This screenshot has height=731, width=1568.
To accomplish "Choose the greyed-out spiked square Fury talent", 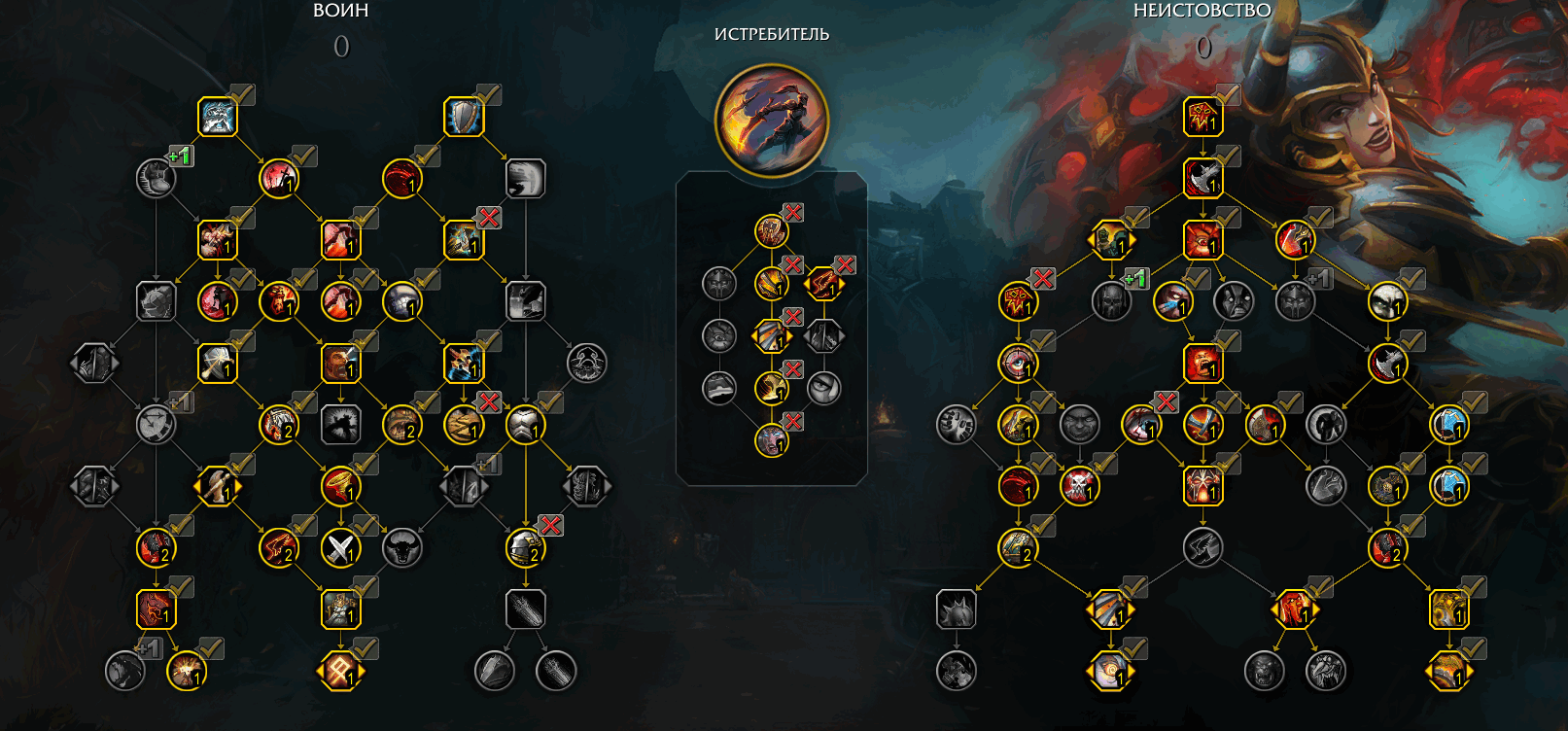I will click(x=957, y=609).
